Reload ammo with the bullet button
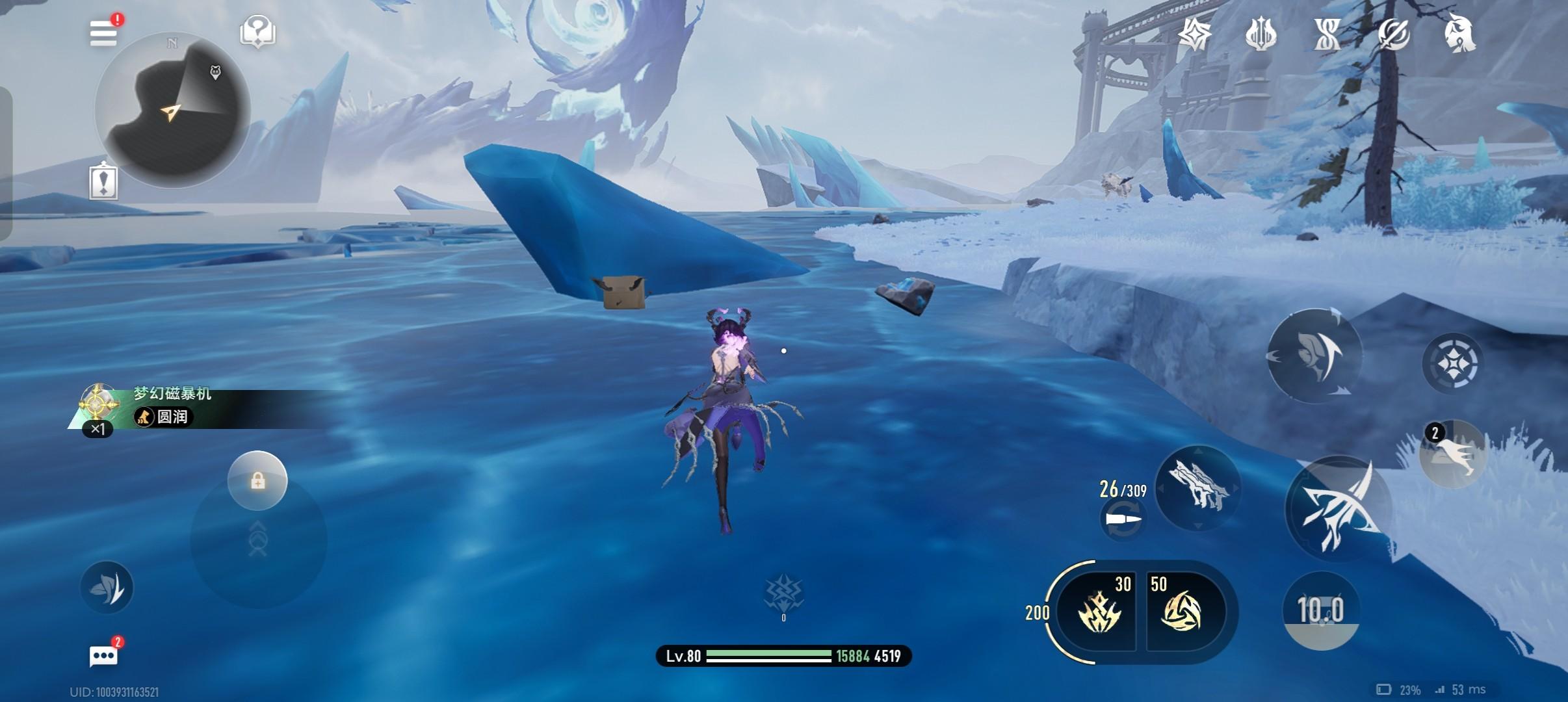This screenshot has height=702, width=1568. coord(1123,520)
